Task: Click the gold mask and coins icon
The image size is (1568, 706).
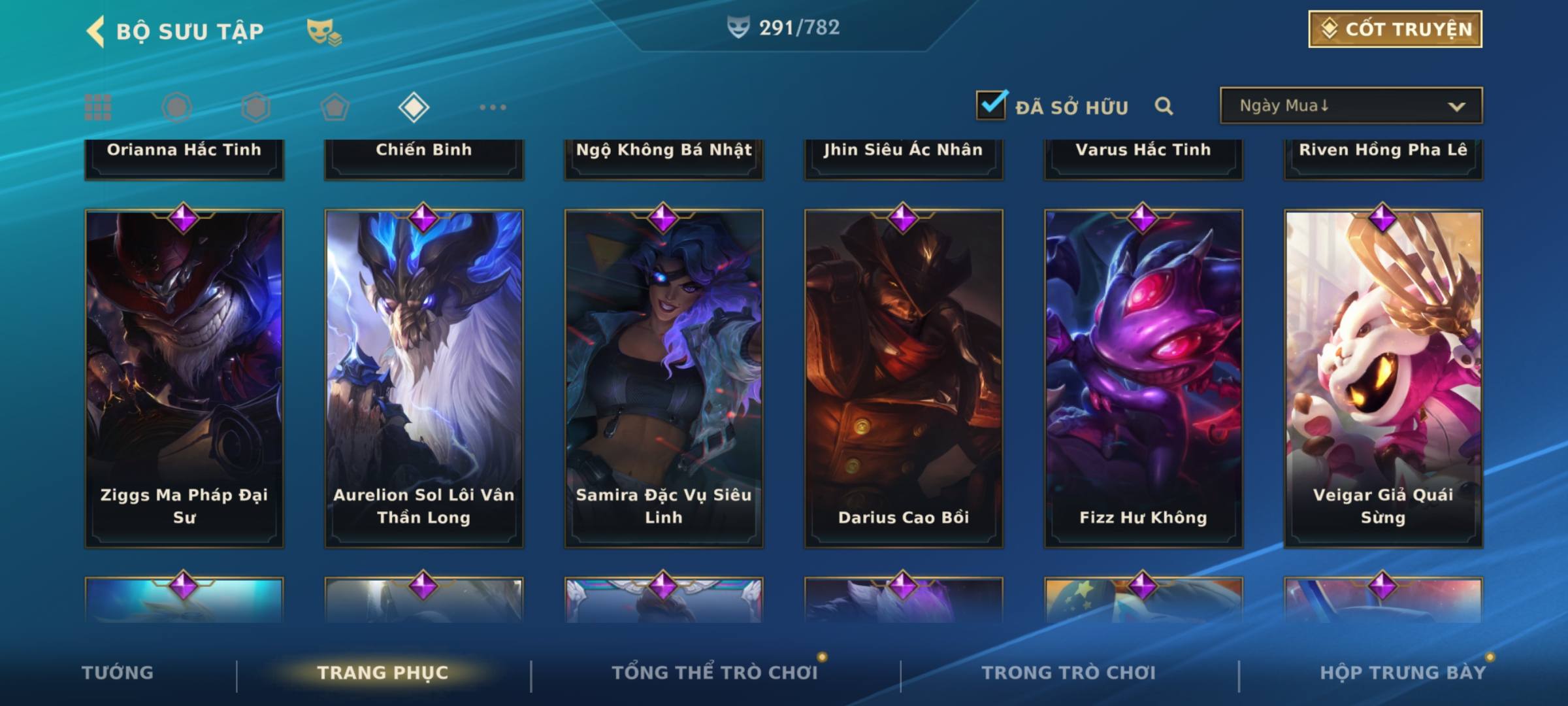Action: tap(323, 31)
